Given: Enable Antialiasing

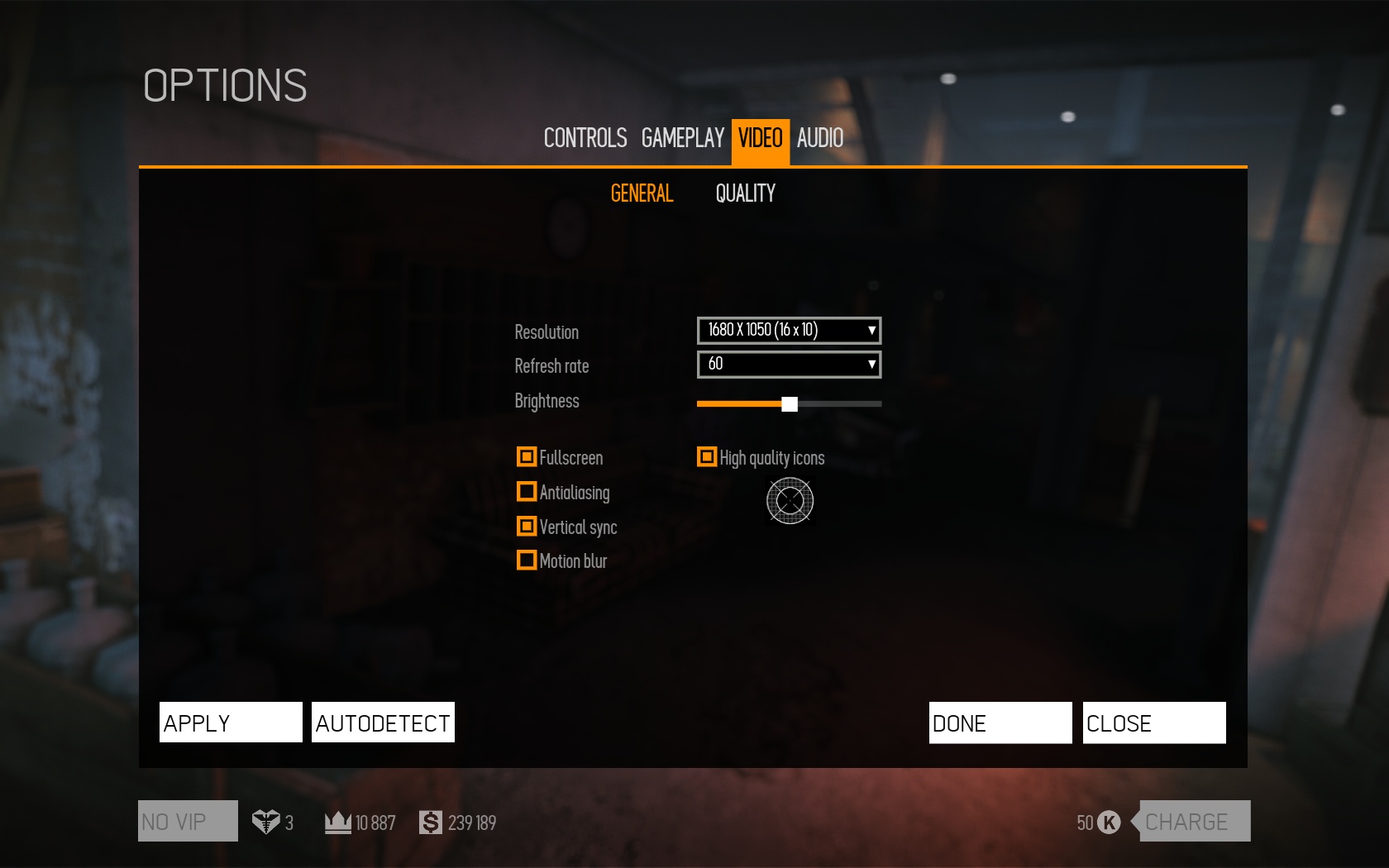Looking at the screenshot, I should pyautogui.click(x=527, y=492).
